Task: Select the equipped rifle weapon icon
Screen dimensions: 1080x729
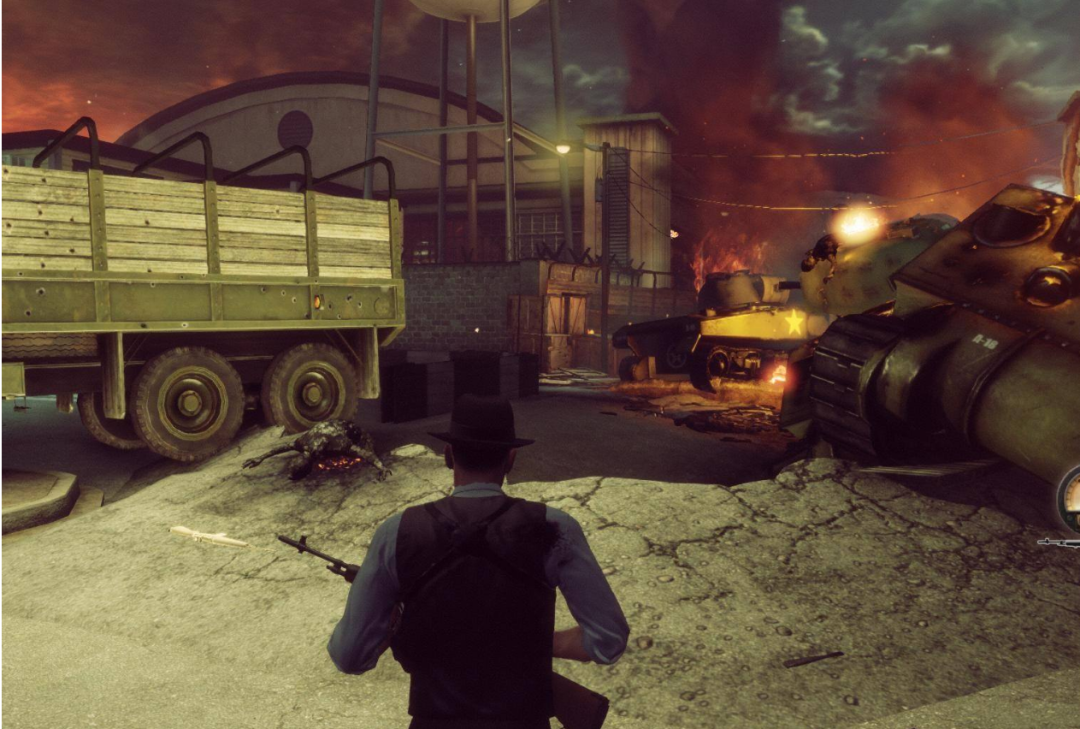Action: (x=1060, y=543)
